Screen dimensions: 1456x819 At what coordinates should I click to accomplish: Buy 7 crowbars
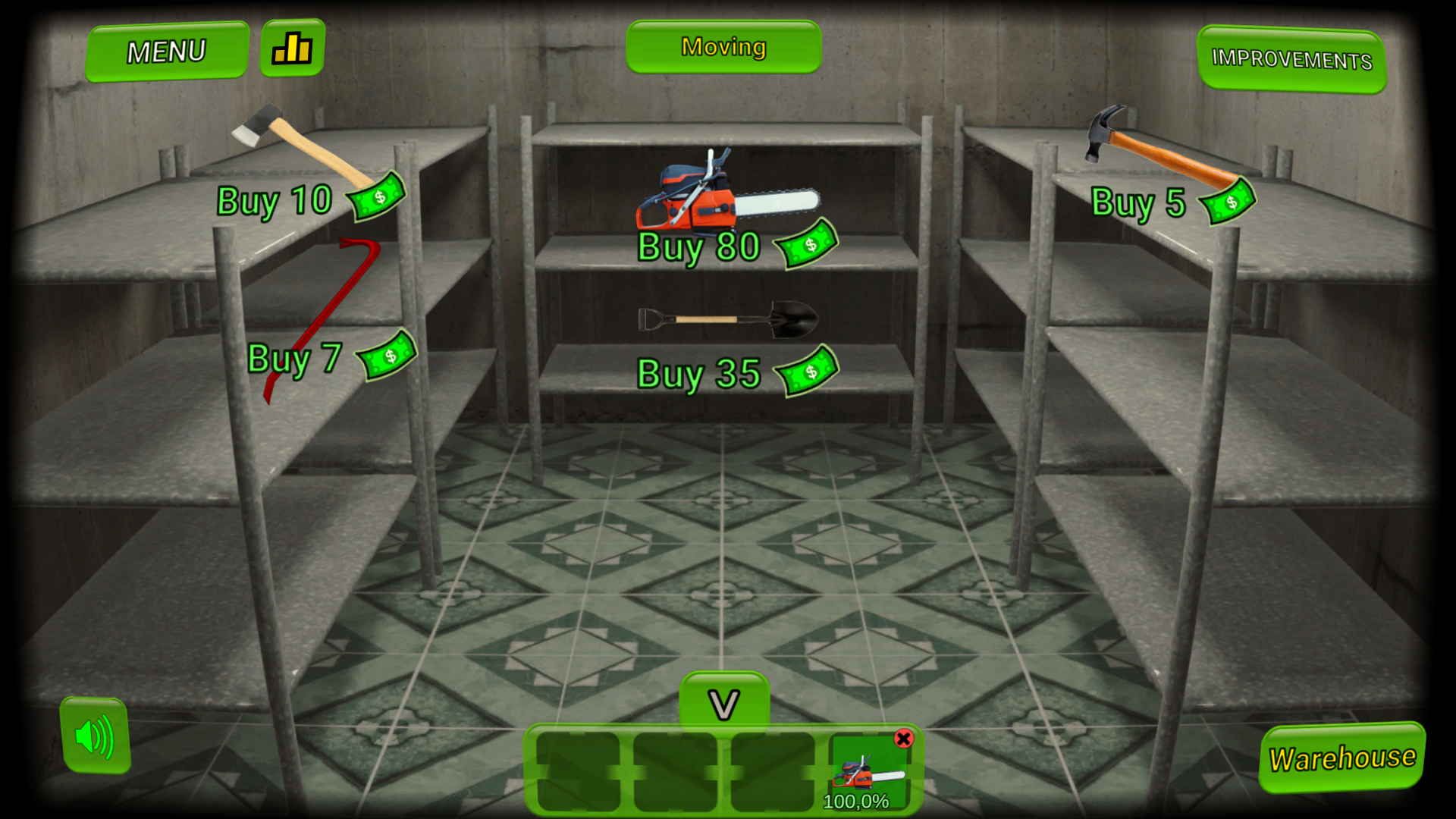pos(295,357)
